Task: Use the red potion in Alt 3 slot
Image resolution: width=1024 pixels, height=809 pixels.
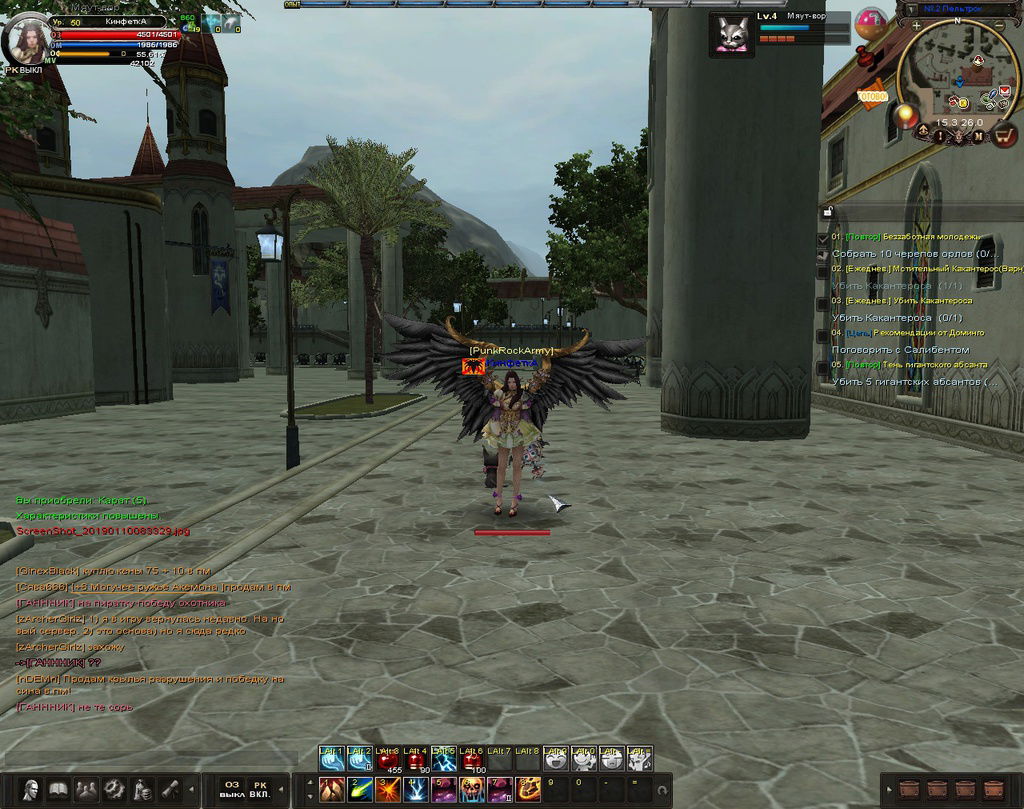Action: point(388,760)
